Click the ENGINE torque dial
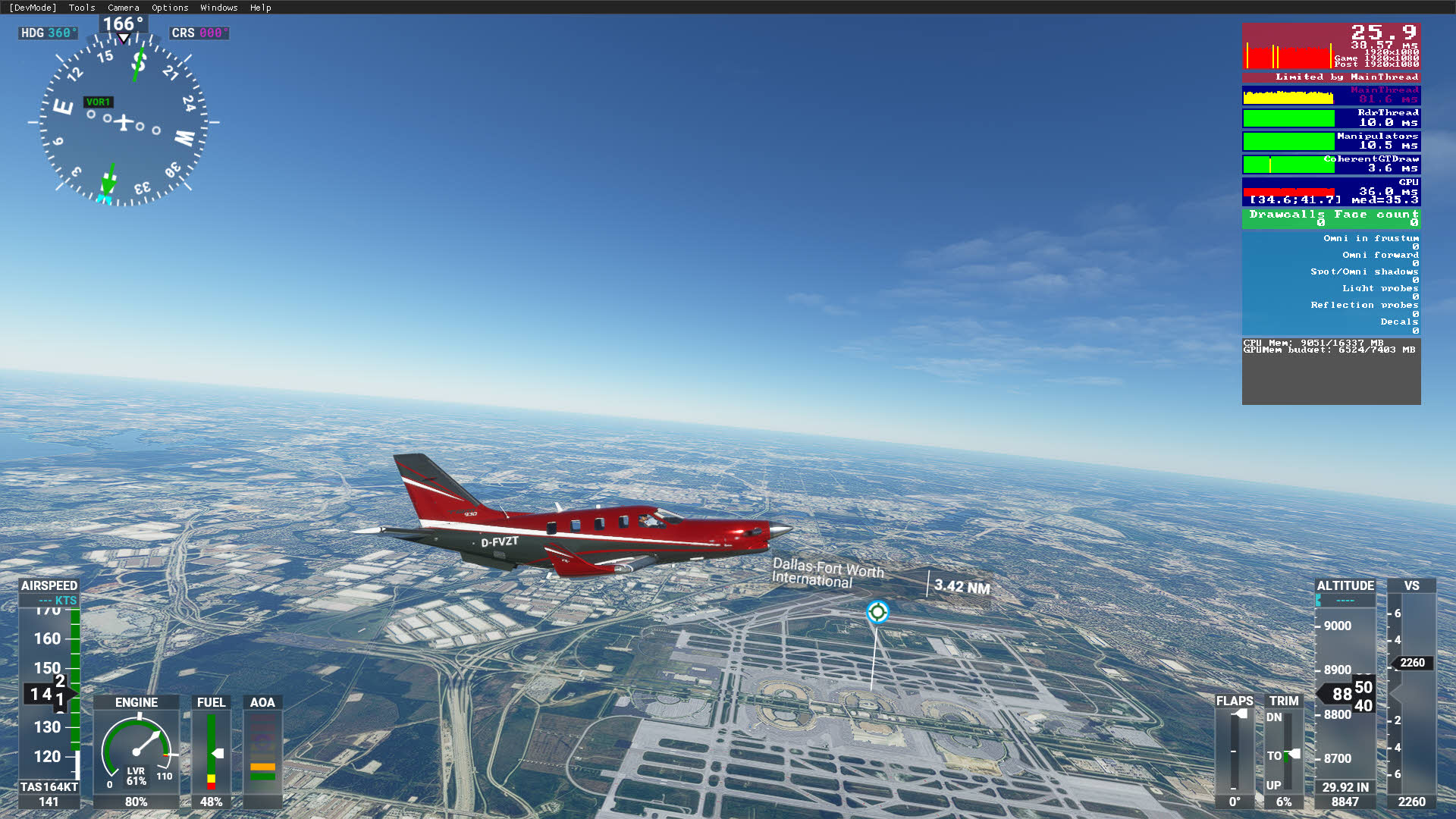Screen dimensions: 1456x819 (x=136, y=751)
